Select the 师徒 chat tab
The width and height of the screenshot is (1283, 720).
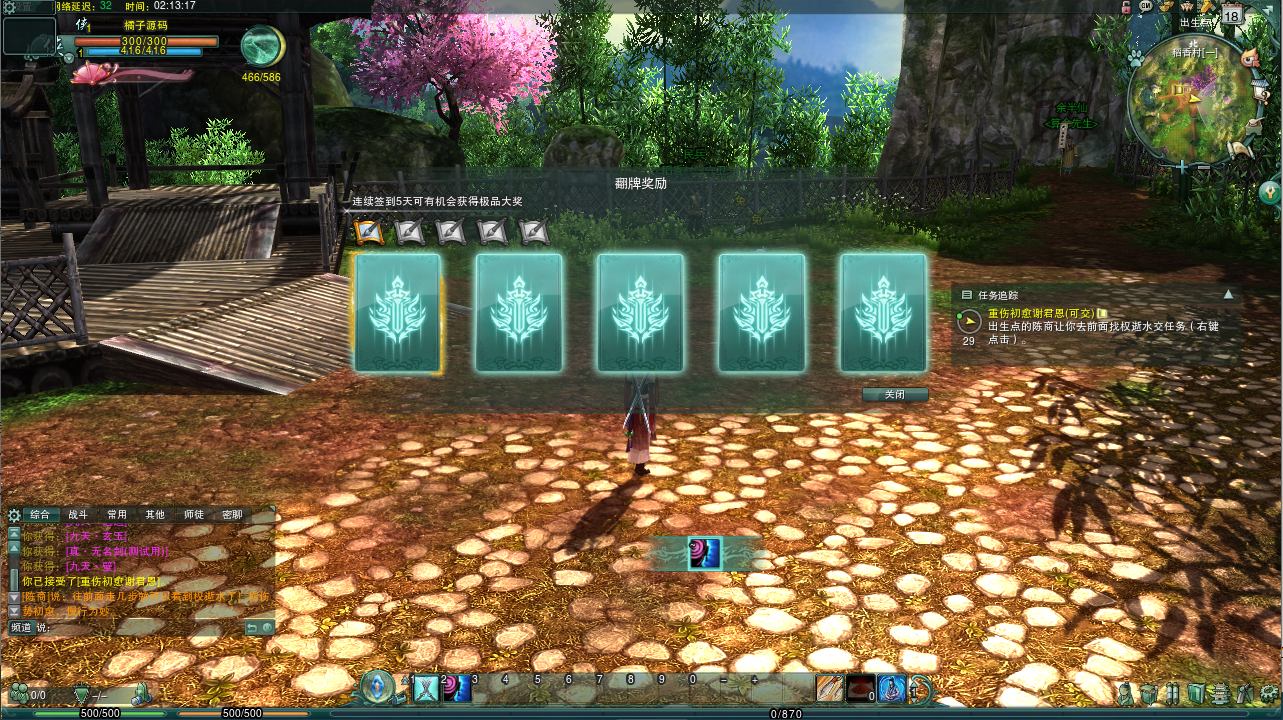193,515
